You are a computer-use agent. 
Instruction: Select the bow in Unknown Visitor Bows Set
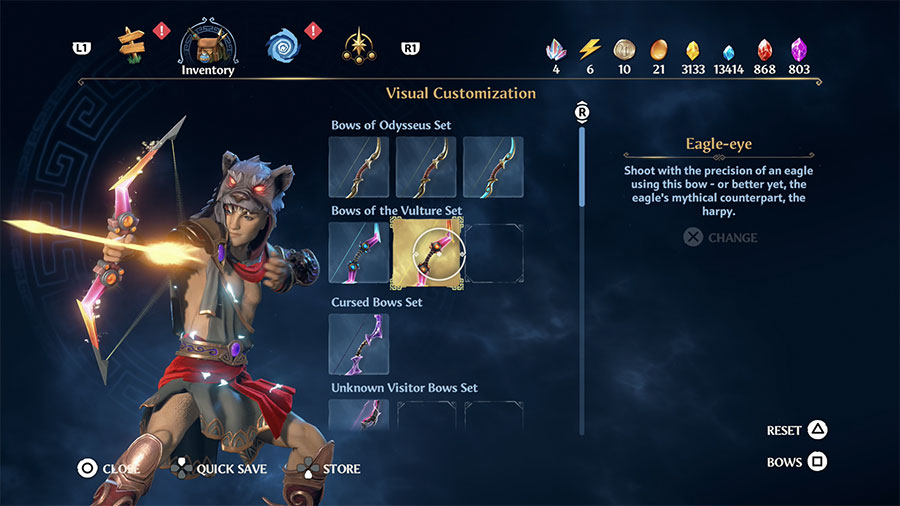[359, 415]
